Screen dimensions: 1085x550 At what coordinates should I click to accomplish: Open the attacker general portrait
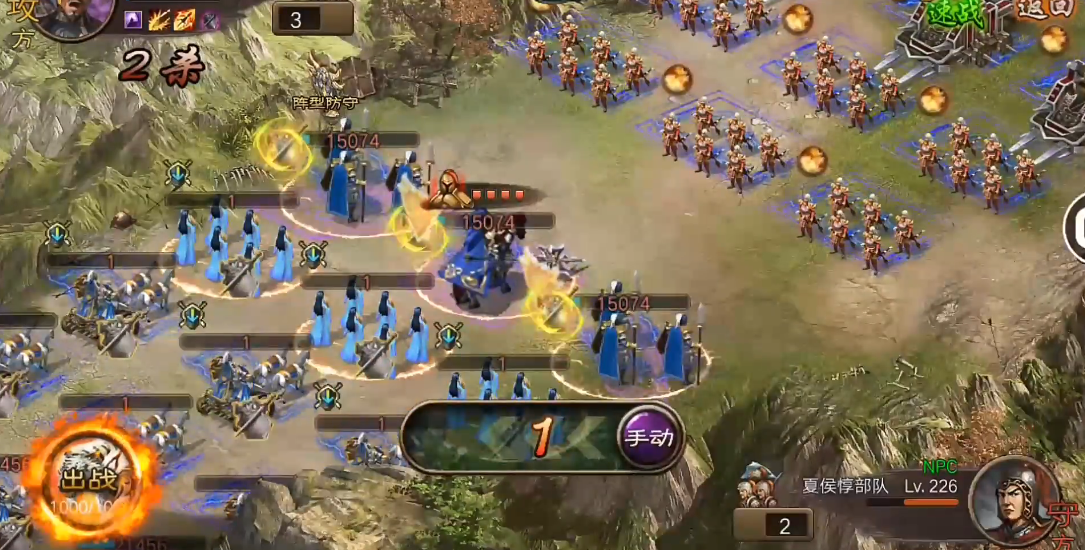click(72, 14)
